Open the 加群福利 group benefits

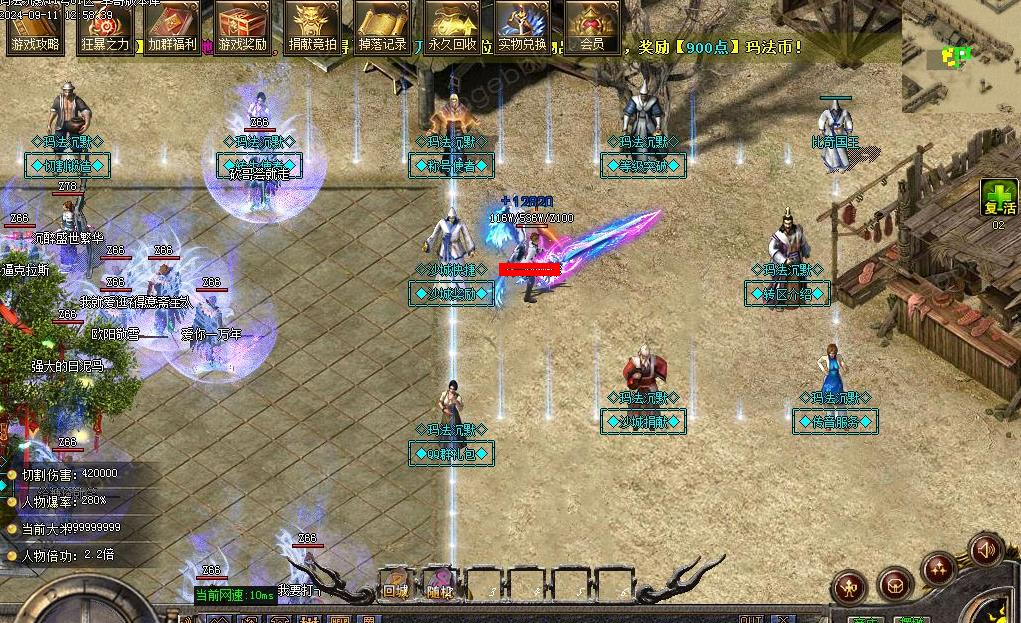173,27
